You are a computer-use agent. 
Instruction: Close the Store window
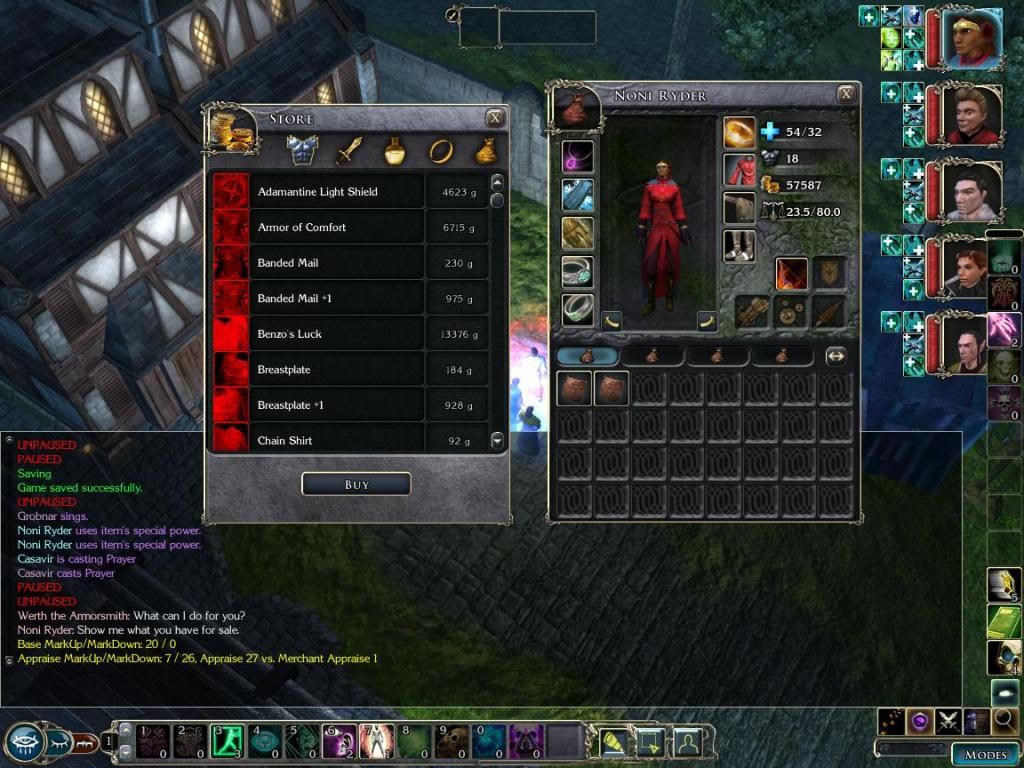pos(494,118)
